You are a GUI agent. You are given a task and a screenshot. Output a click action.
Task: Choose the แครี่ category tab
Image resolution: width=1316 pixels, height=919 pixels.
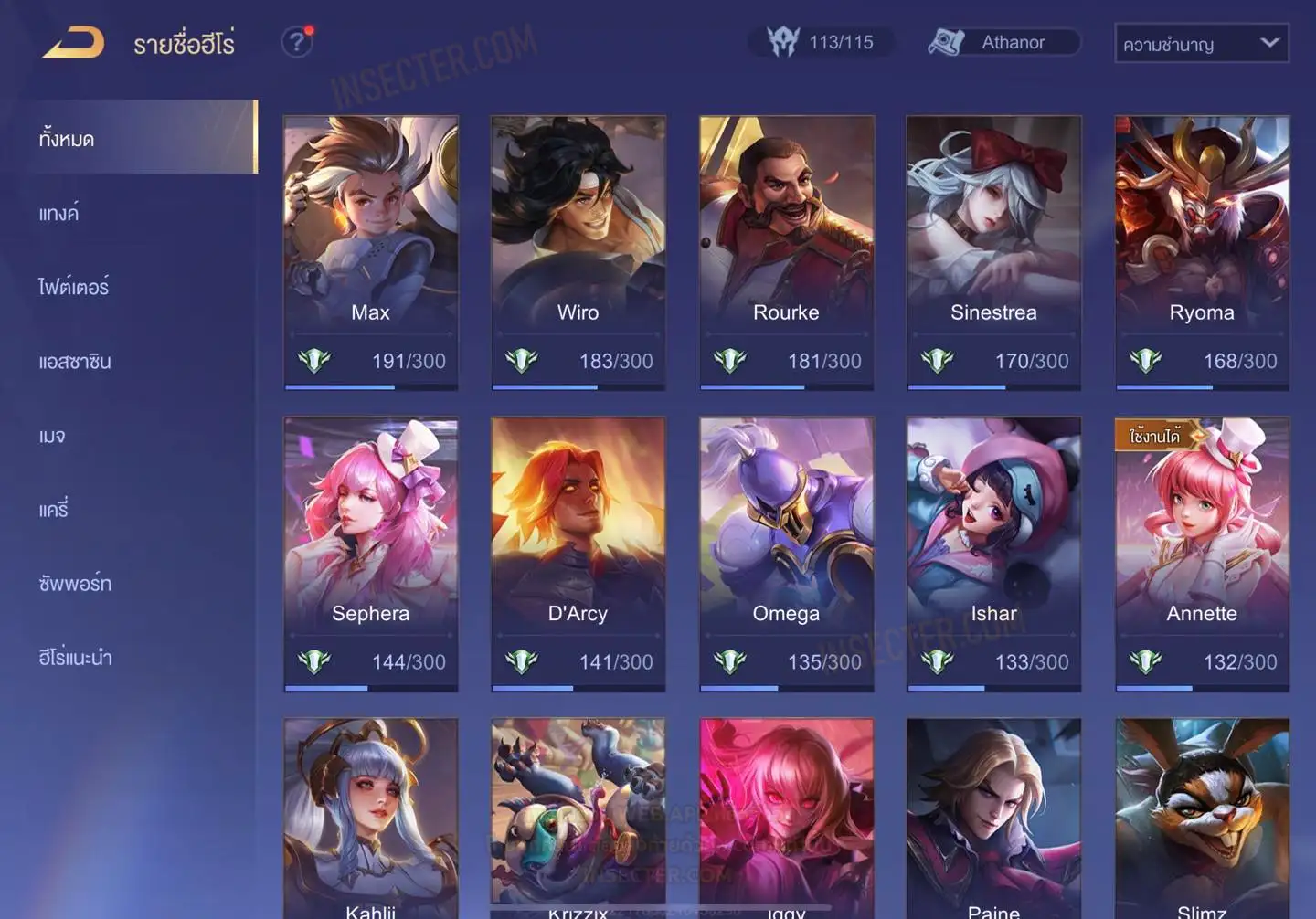54,510
